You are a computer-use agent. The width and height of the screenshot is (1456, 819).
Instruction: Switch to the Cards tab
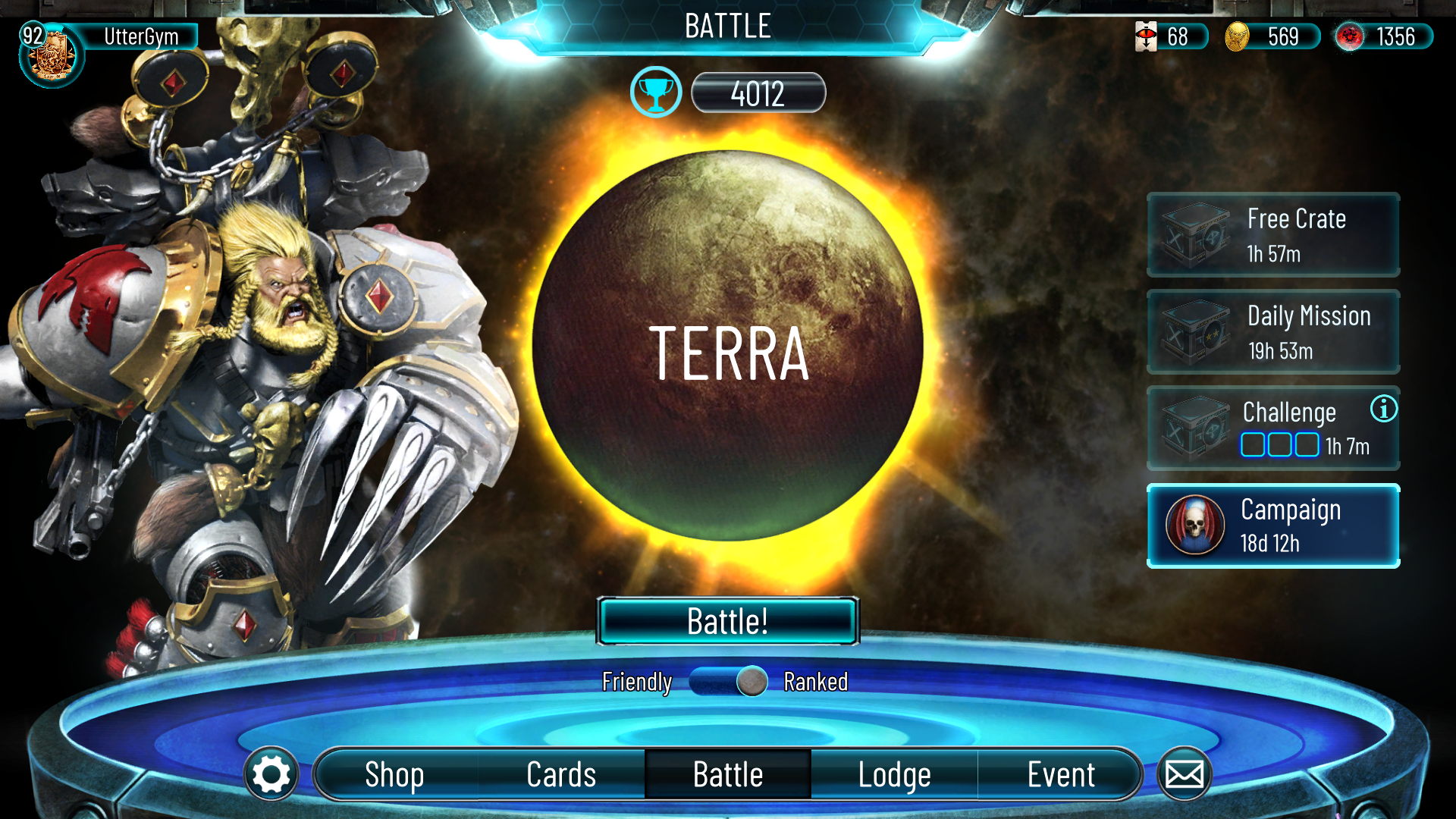point(561,774)
